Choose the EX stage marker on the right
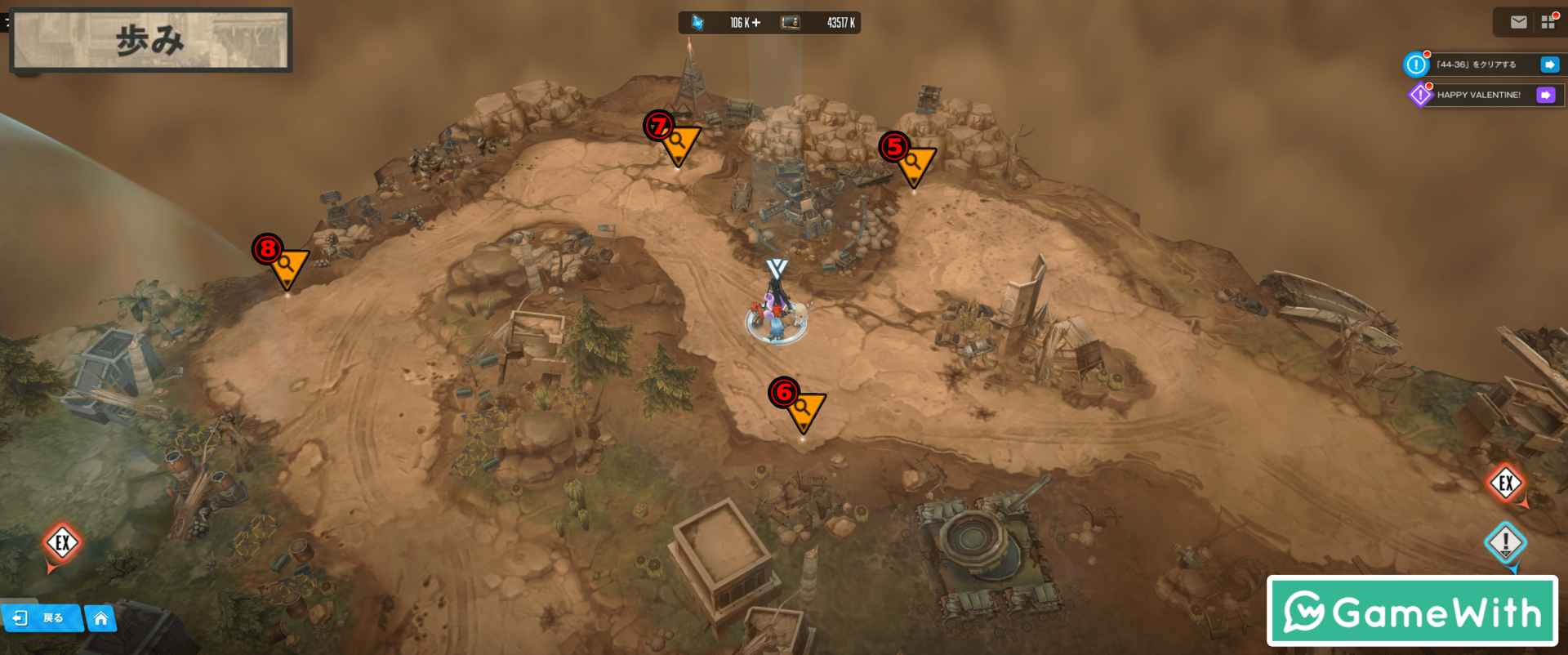The height and width of the screenshot is (655, 1568). (x=1505, y=483)
